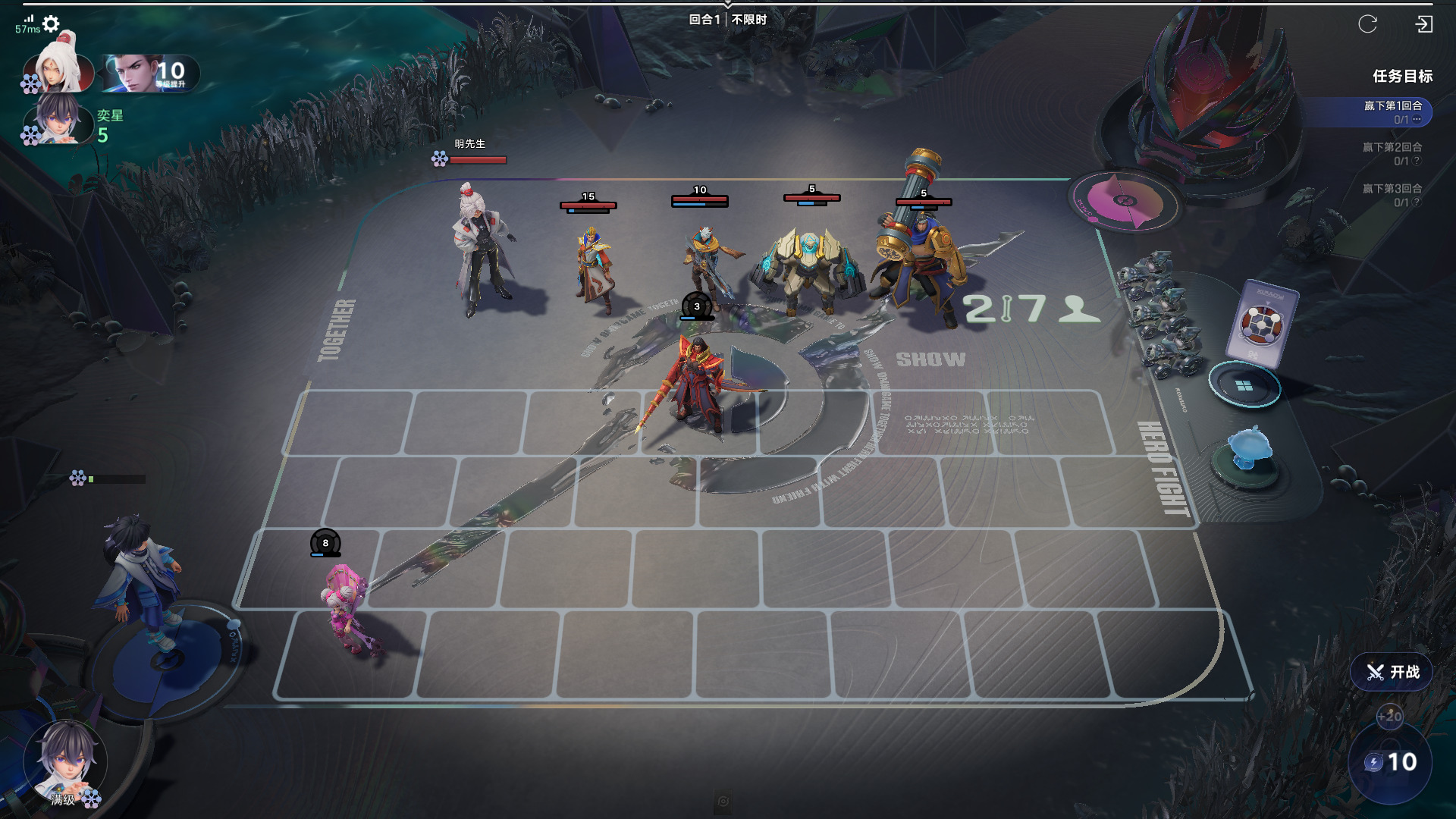The width and height of the screenshot is (1456, 819).
Task: Exit the match via the door icon
Action: [x=1423, y=24]
